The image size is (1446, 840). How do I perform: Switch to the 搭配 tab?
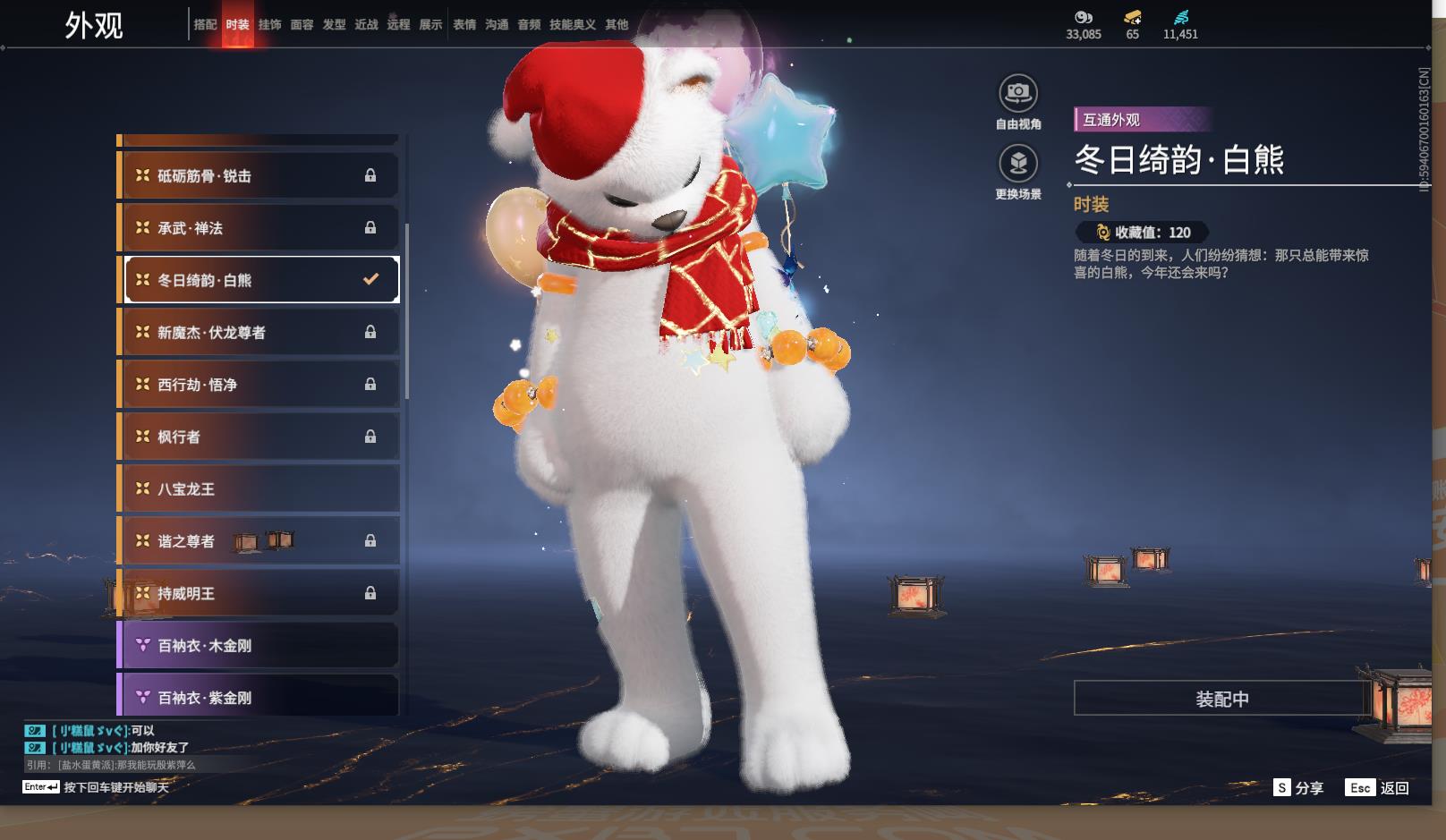pyautogui.click(x=205, y=25)
